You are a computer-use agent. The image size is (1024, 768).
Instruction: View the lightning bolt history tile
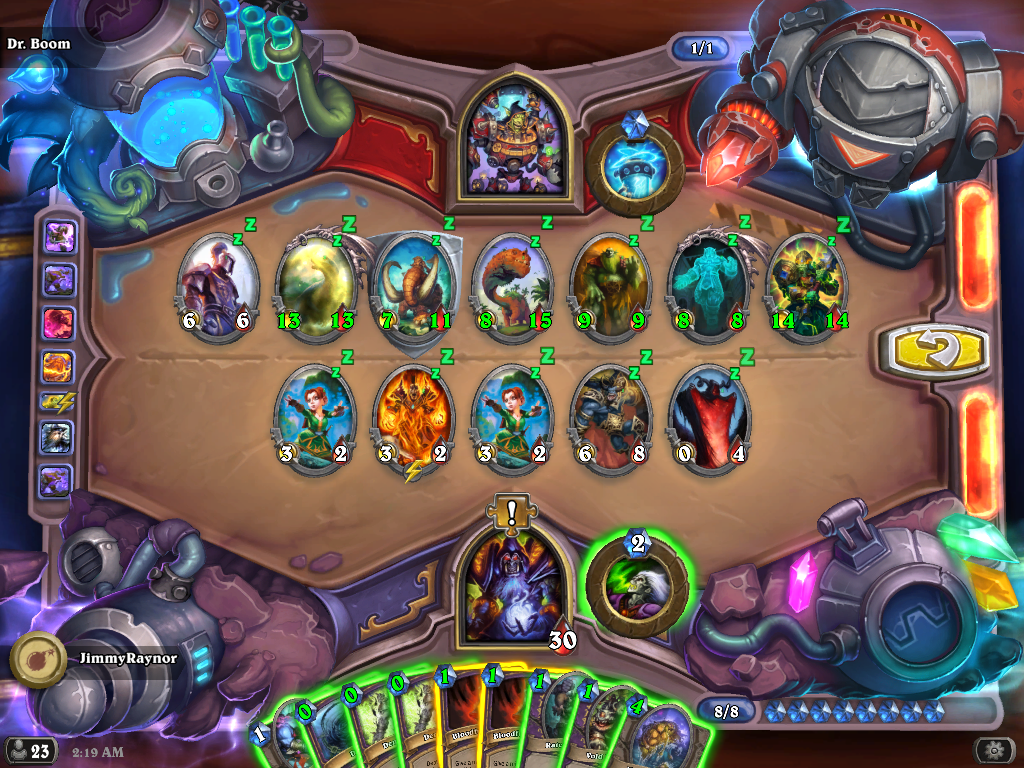[56, 400]
